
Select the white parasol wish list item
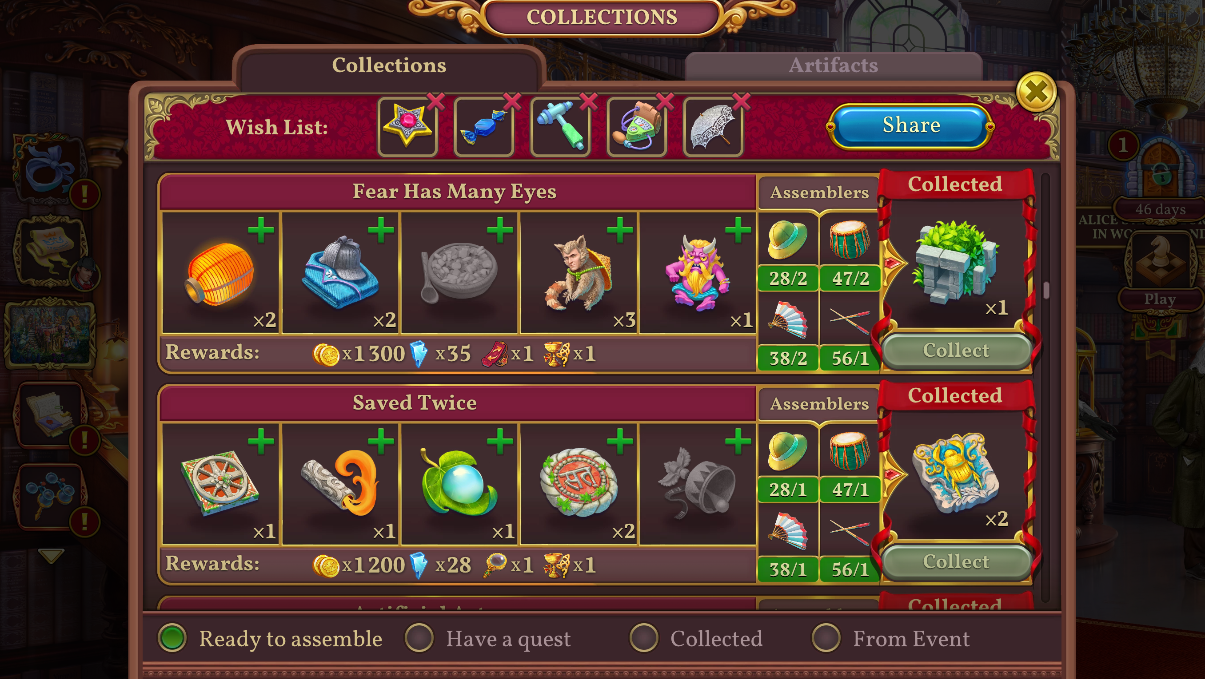[x=713, y=128]
